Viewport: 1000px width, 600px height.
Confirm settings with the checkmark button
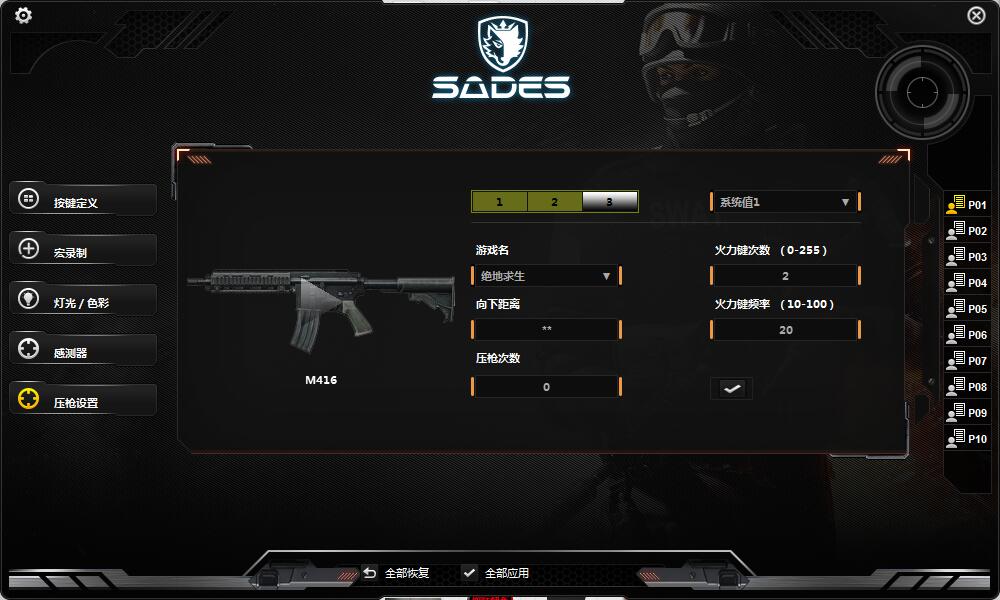(732, 388)
